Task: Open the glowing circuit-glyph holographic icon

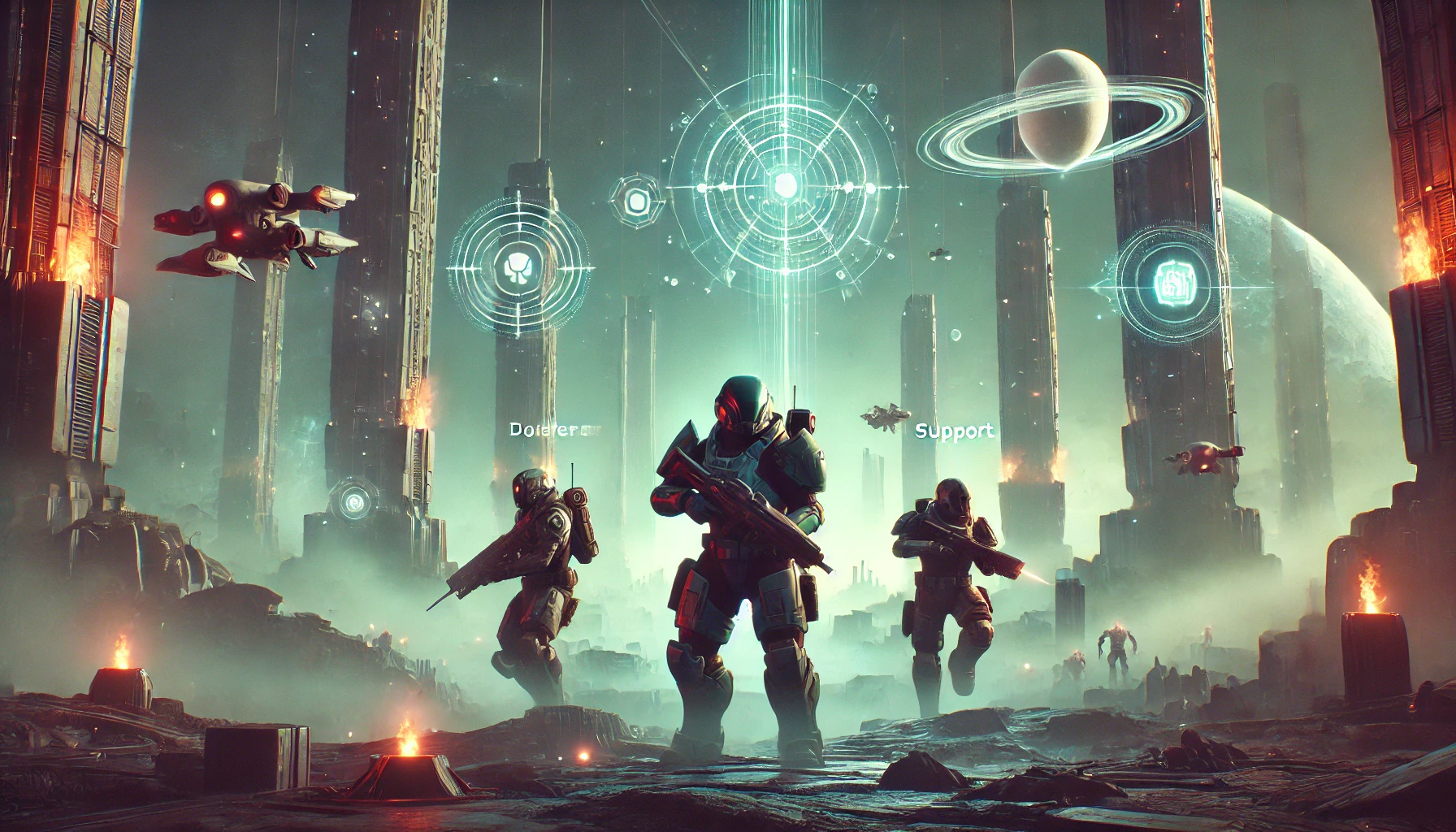Action: (x=1170, y=282)
